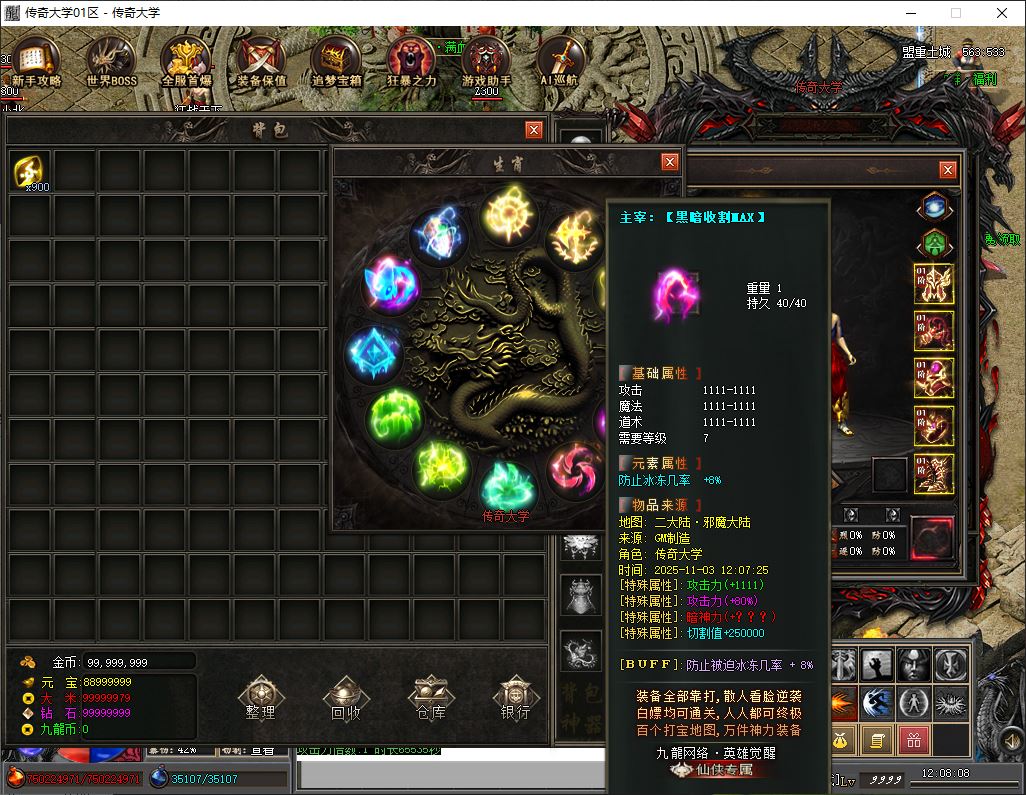Close the character equipment panel
This screenshot has height=795, width=1026.
tap(947, 170)
